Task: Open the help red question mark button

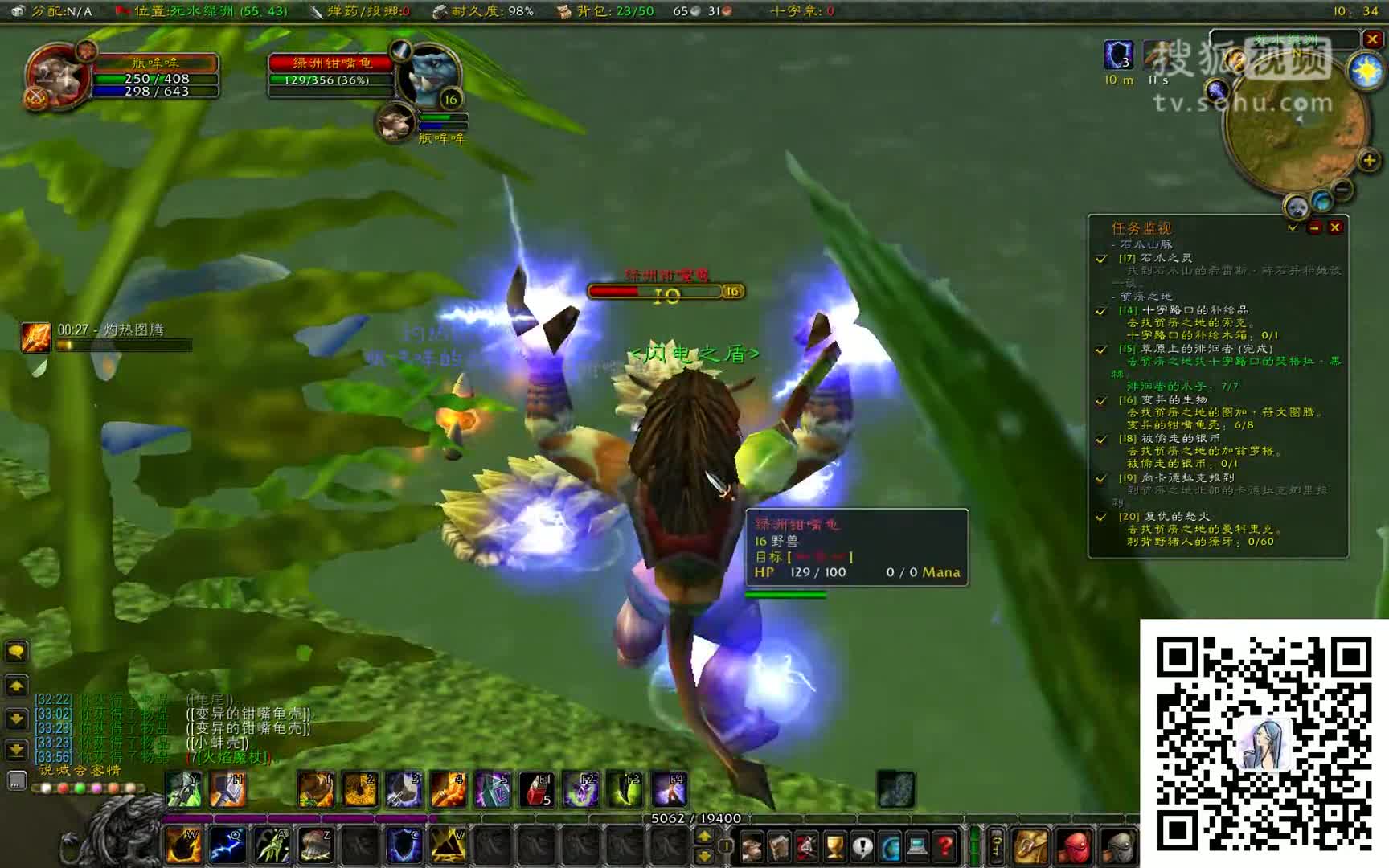Action: click(945, 846)
